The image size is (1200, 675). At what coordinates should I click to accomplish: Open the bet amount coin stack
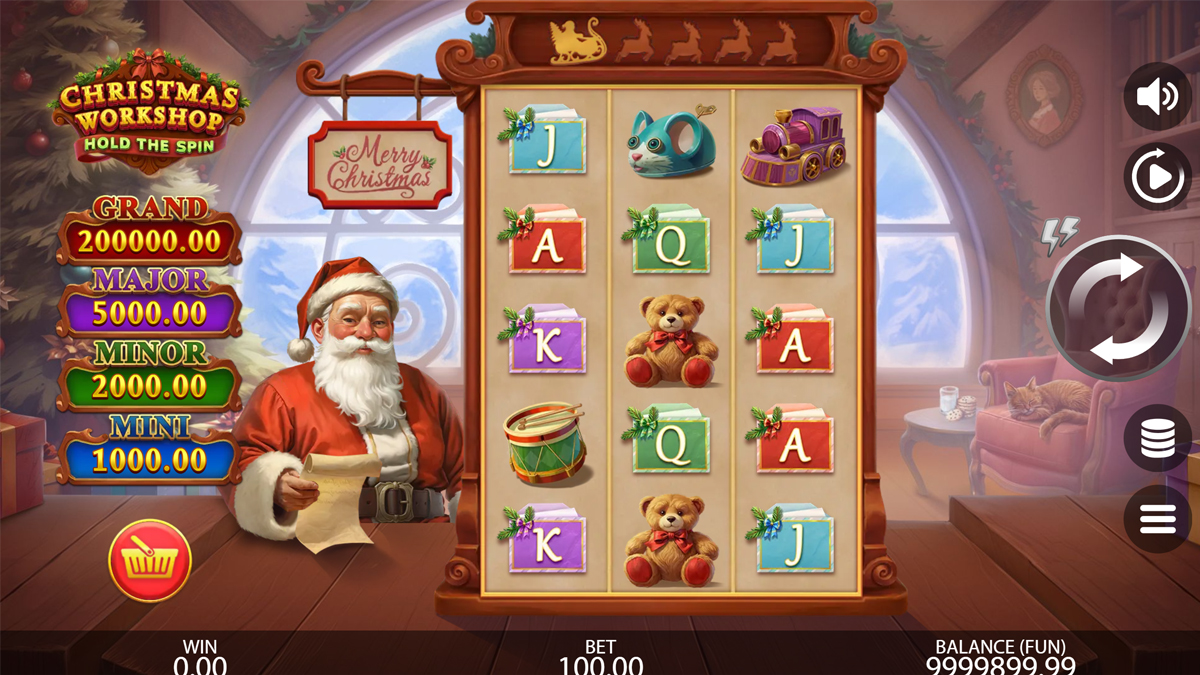coord(1157,438)
